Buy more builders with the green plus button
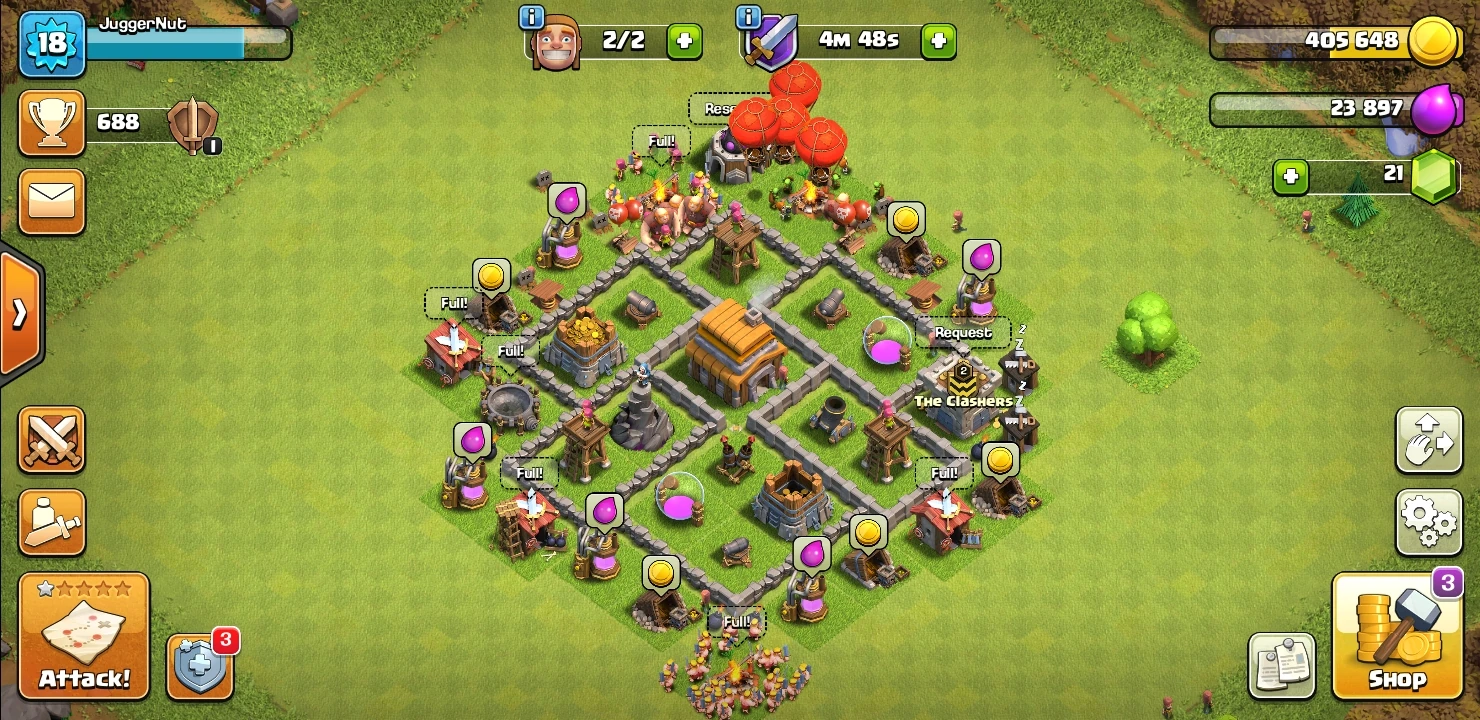This screenshot has width=1480, height=720. pyautogui.click(x=685, y=42)
